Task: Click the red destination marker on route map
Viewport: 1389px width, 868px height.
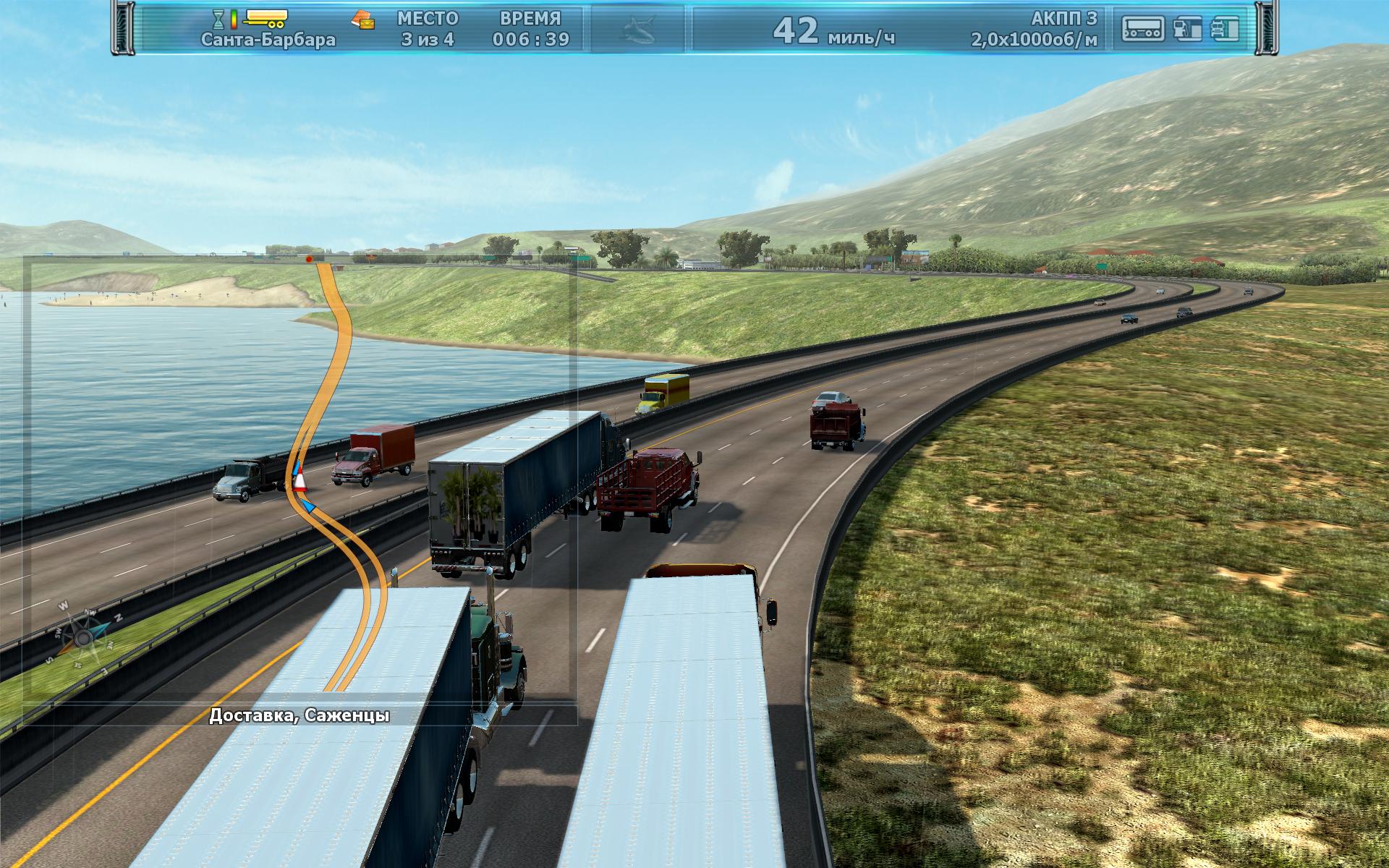Action: (310, 258)
